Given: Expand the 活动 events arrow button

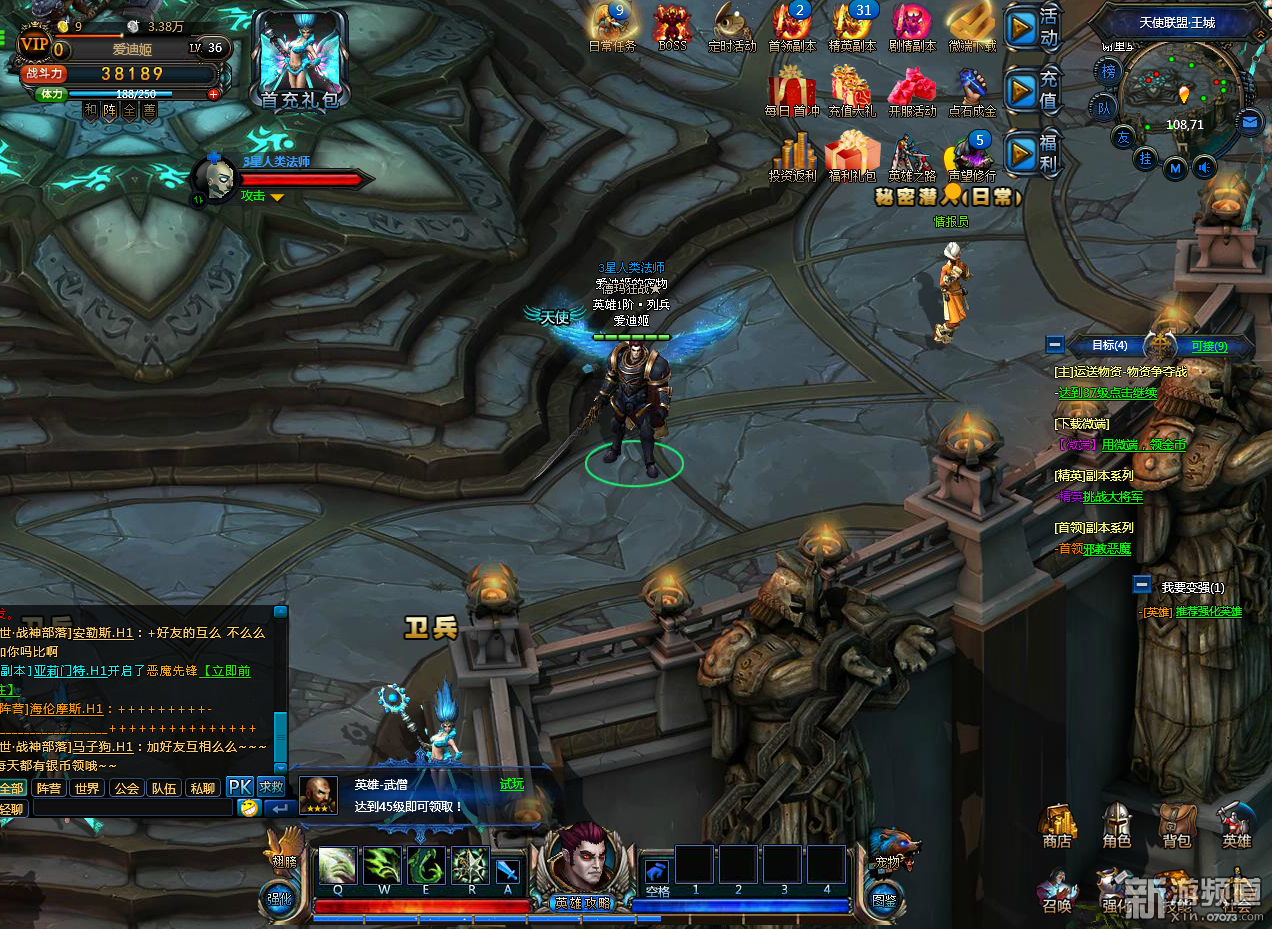Looking at the screenshot, I should [1021, 28].
